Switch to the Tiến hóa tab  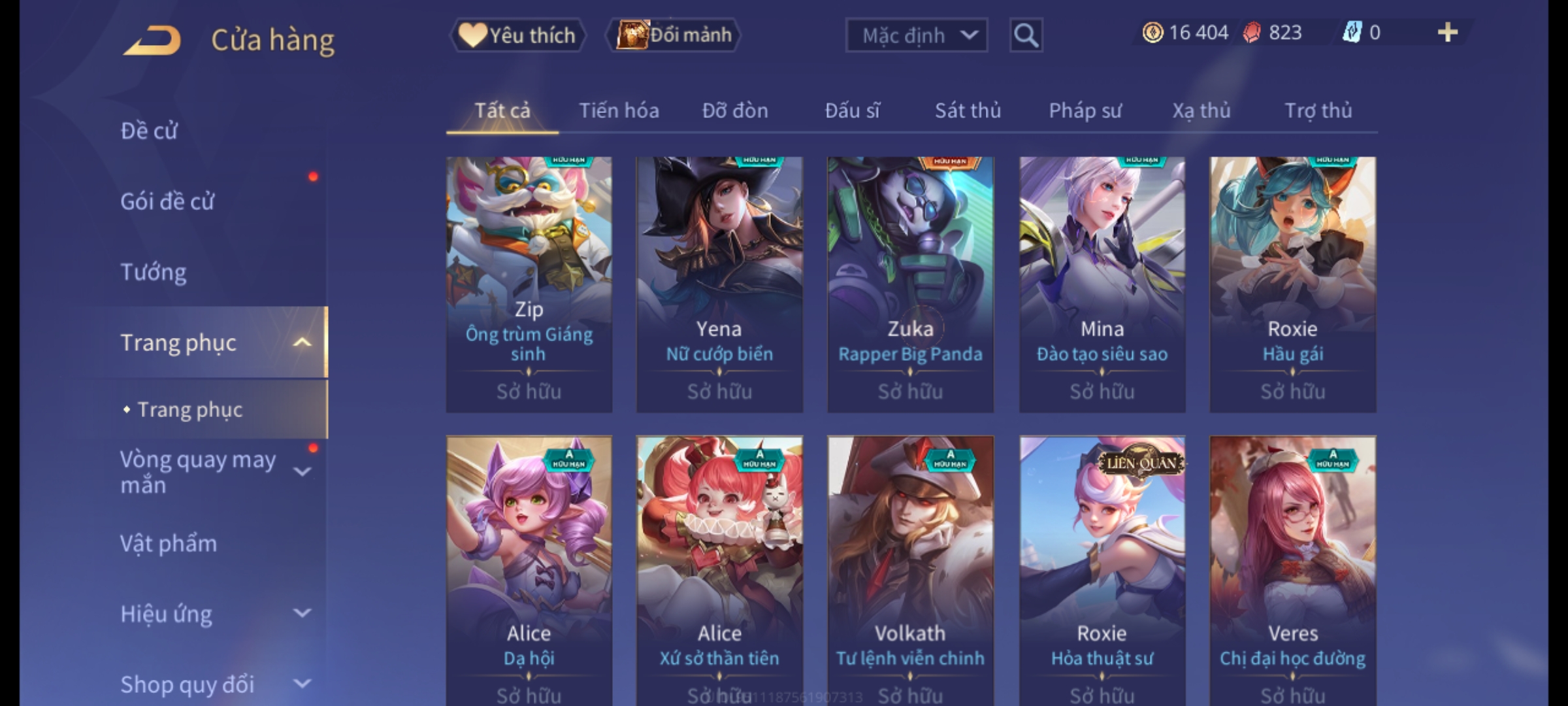(619, 110)
